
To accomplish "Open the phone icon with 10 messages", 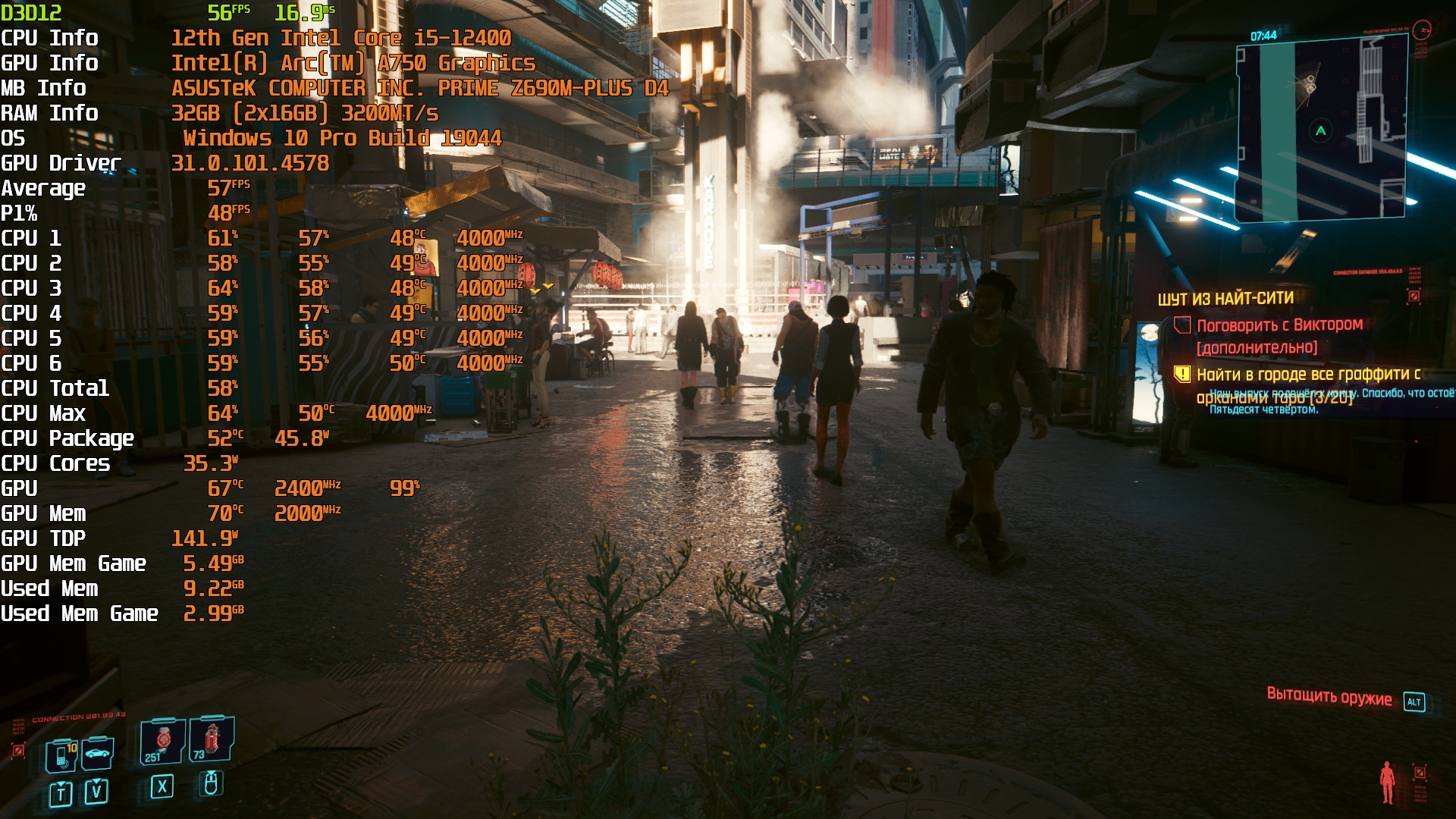I will [61, 755].
